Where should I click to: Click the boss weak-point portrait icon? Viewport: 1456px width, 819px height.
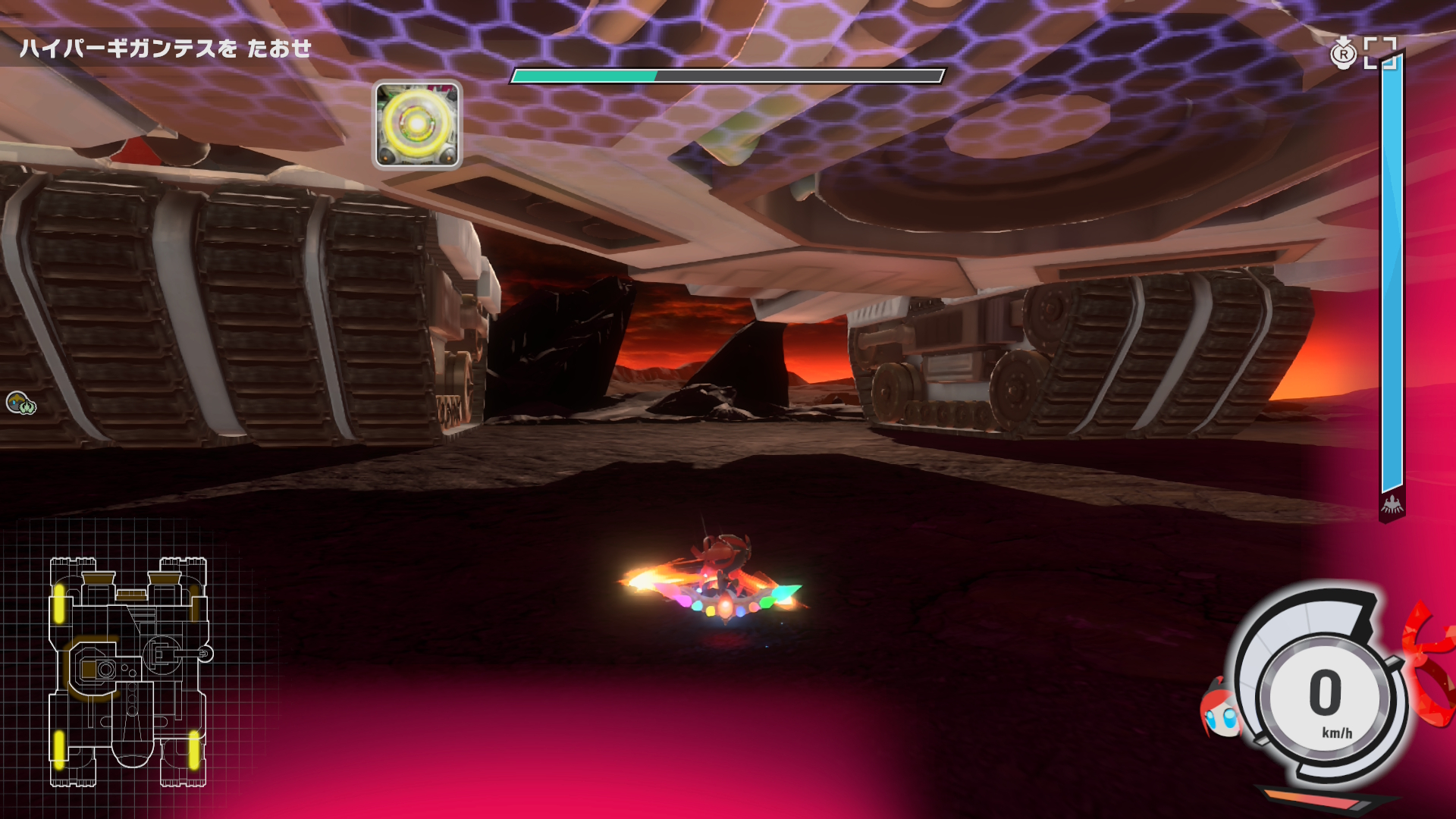(417, 125)
